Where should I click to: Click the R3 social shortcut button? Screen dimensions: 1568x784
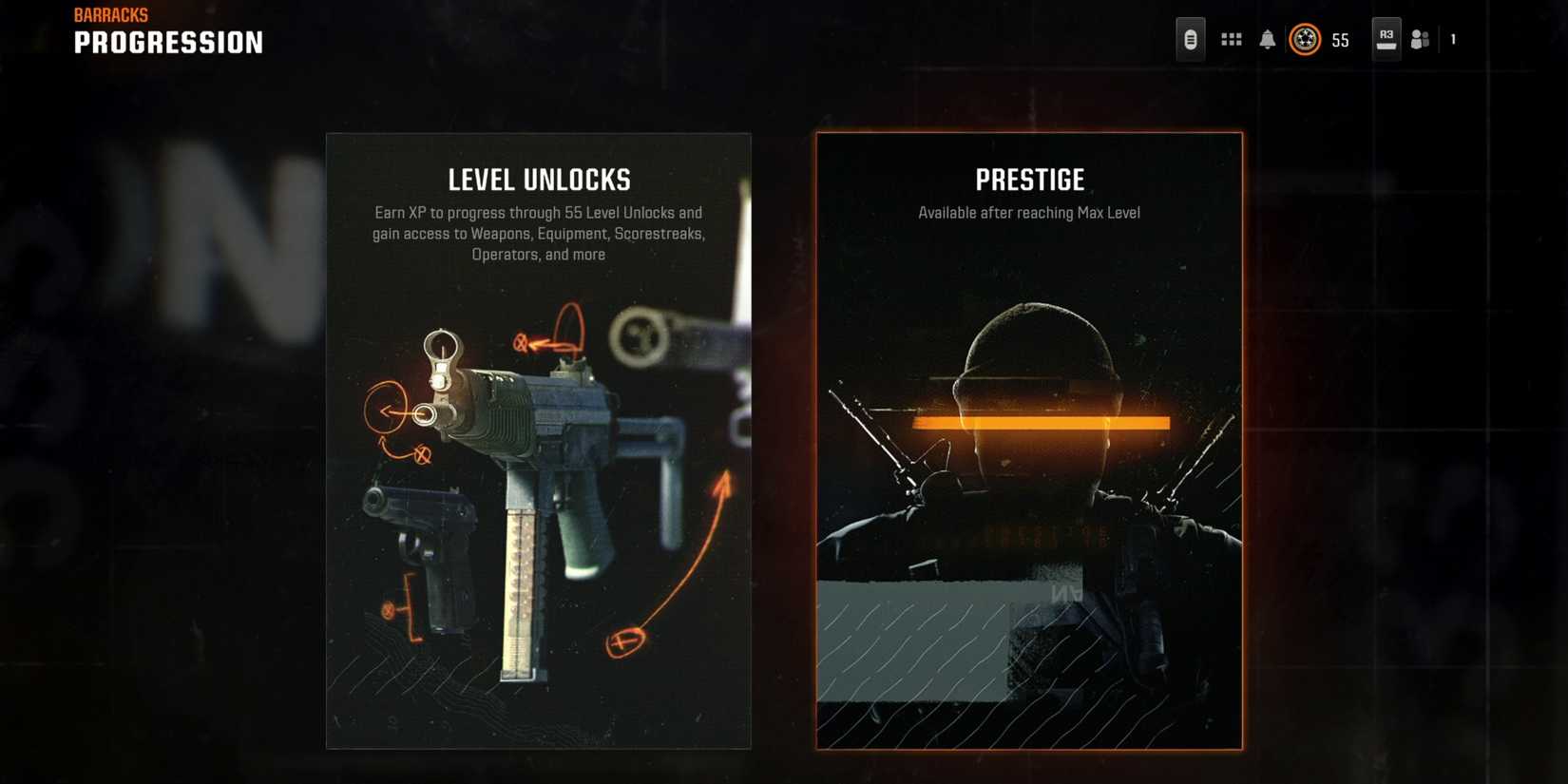click(x=1386, y=38)
